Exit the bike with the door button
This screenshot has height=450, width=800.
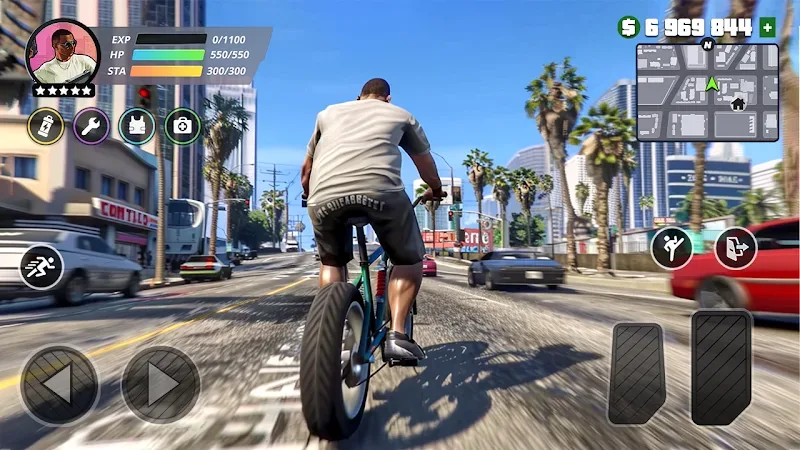pos(735,248)
